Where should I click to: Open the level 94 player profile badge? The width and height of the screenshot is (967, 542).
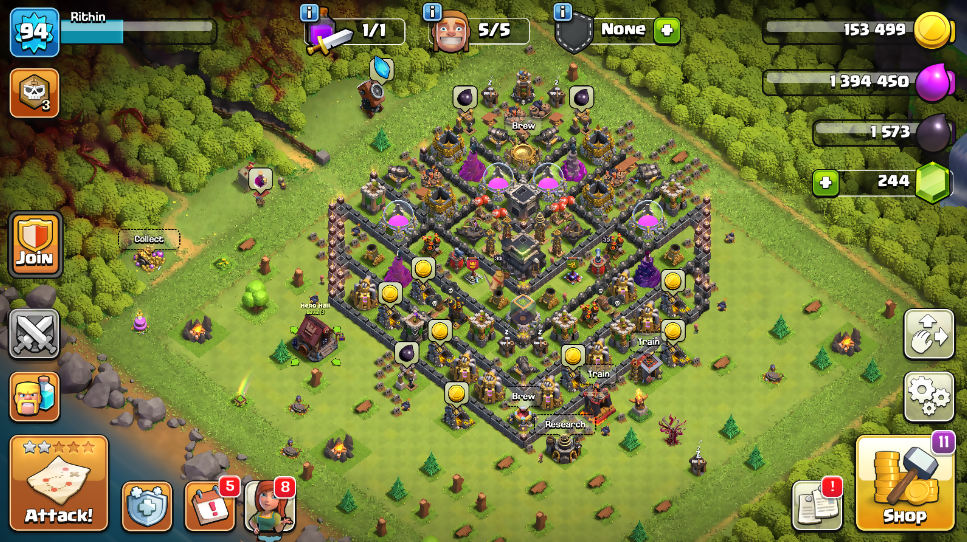pos(33,33)
